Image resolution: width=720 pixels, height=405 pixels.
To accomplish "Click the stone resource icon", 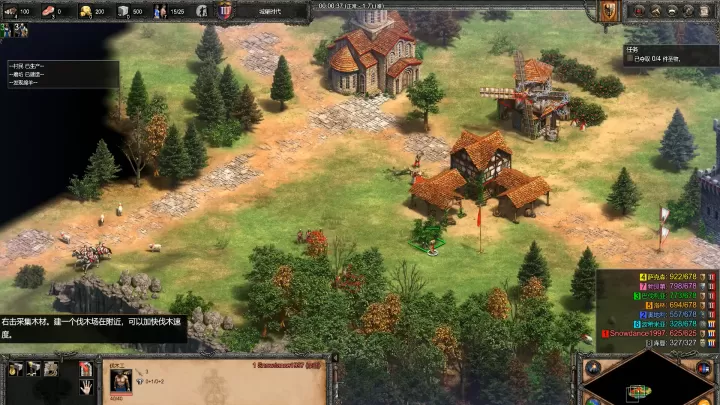I will (123, 11).
